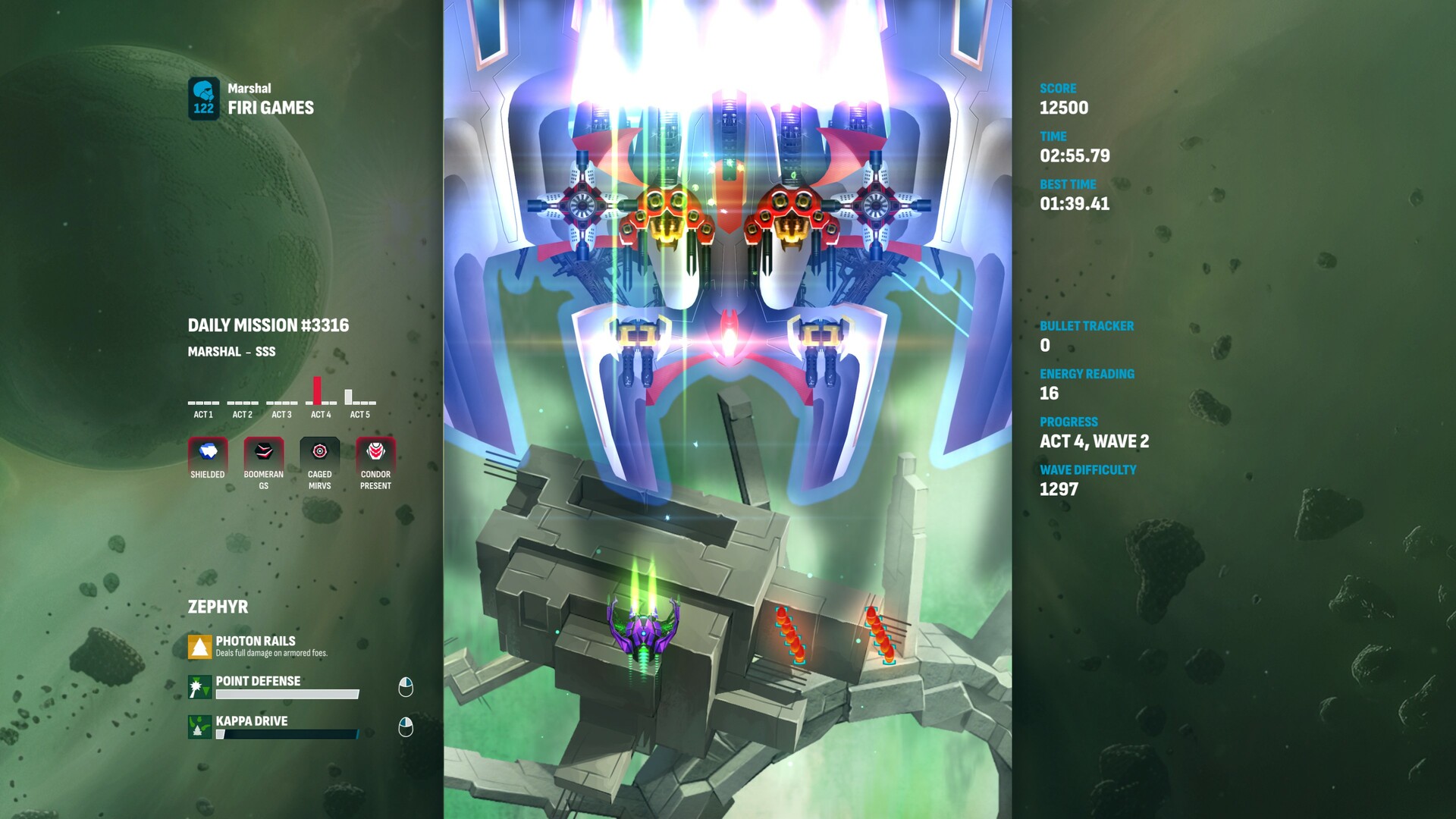Open Daily Mission #3316 details
Screen dimensions: 1456x819
pyautogui.click(x=268, y=325)
